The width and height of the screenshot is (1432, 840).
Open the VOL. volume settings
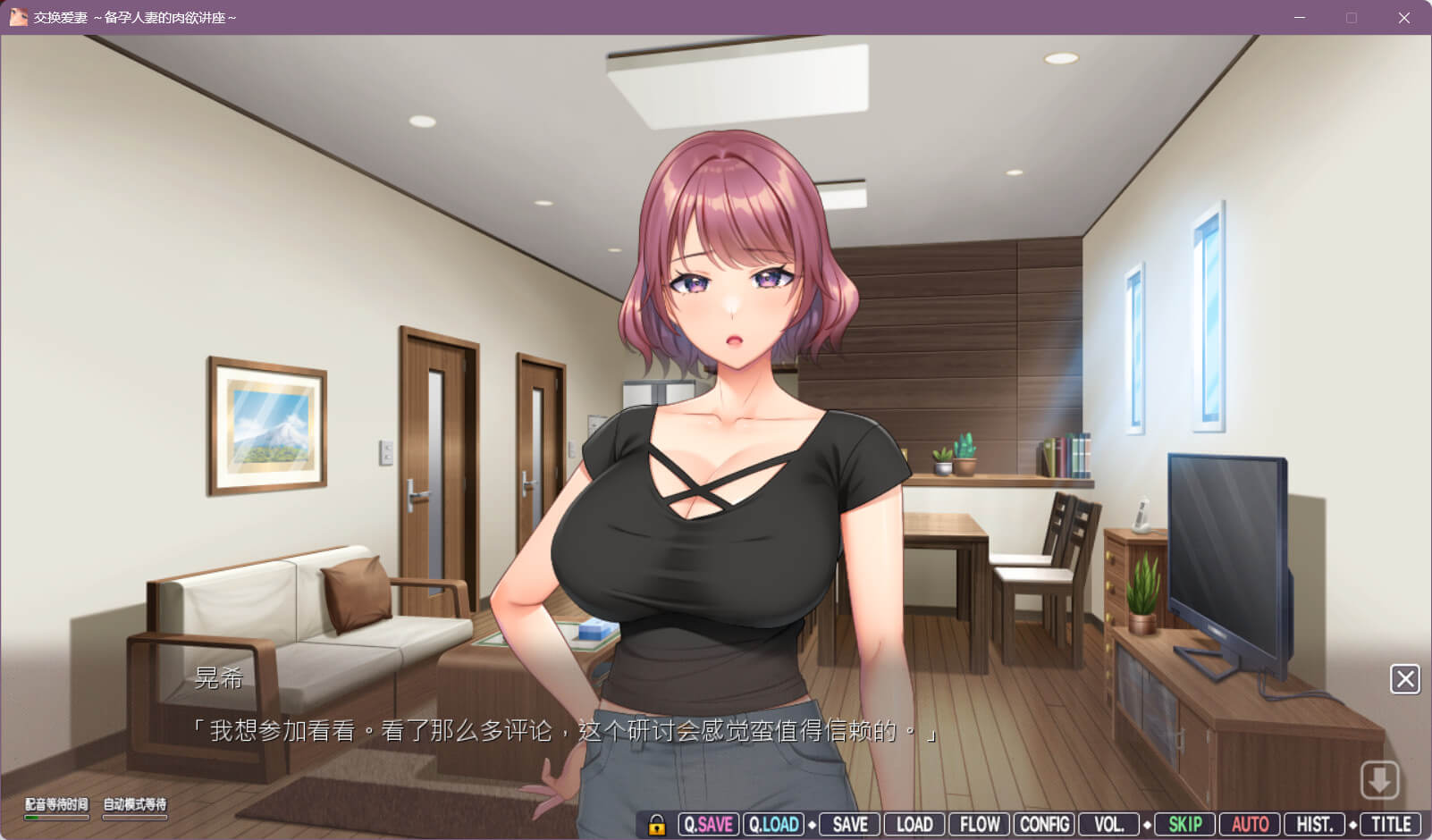click(1108, 824)
